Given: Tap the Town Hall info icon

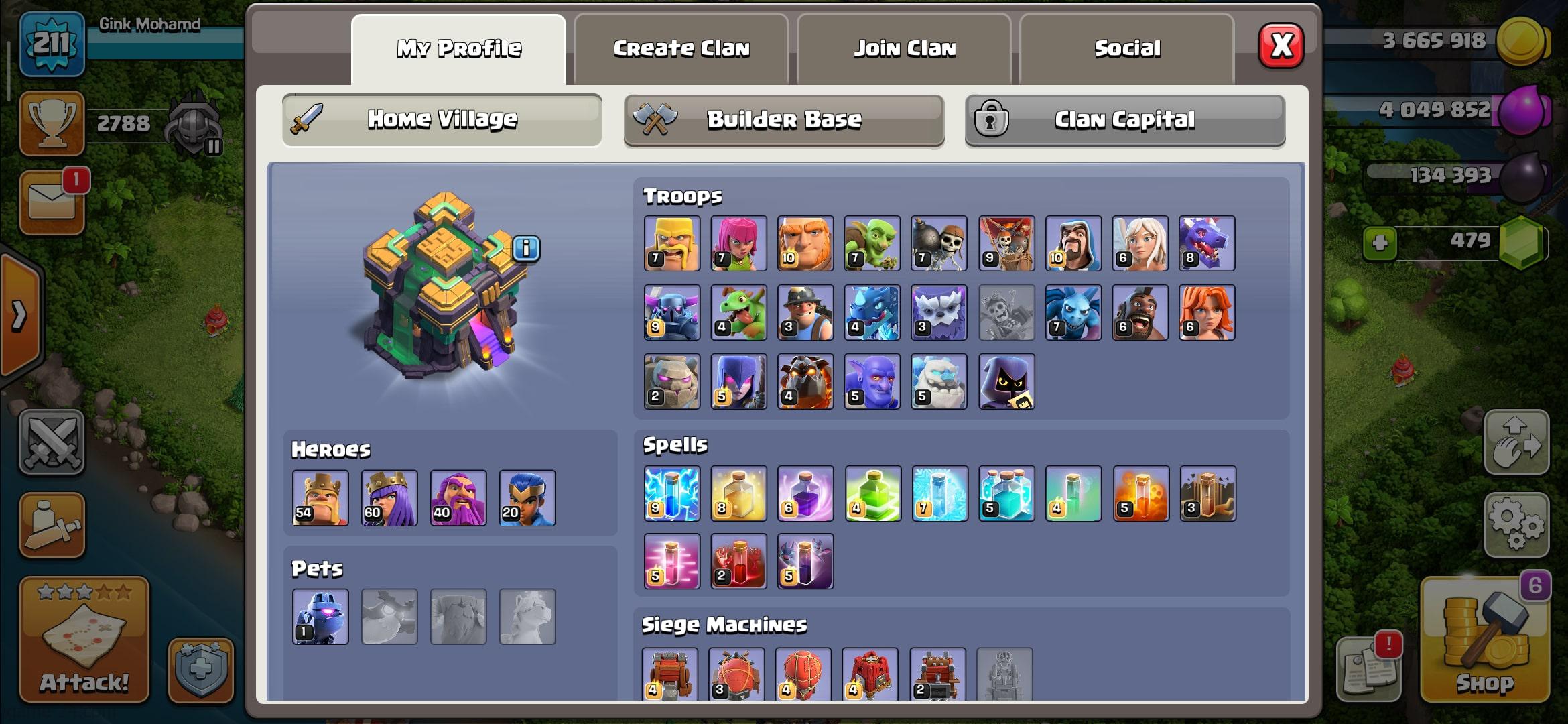Looking at the screenshot, I should click(526, 249).
